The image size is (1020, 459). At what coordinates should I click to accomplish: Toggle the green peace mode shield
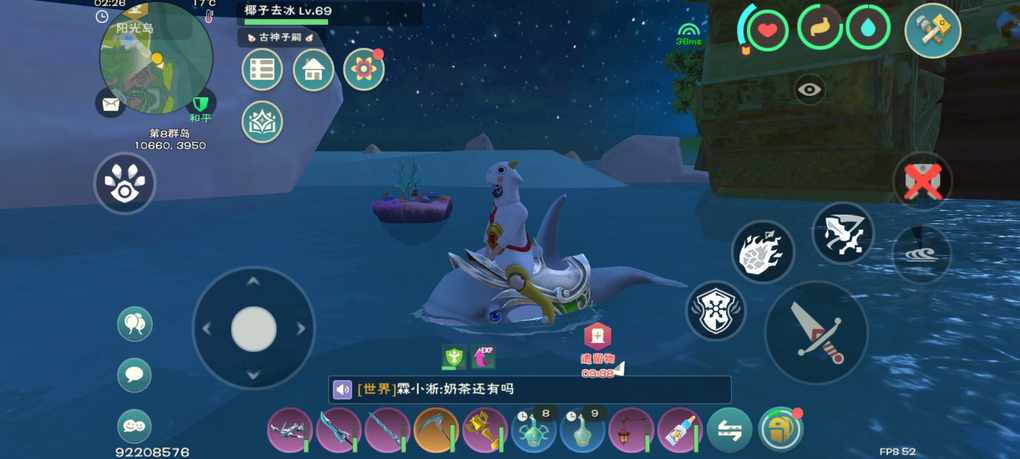[202, 103]
